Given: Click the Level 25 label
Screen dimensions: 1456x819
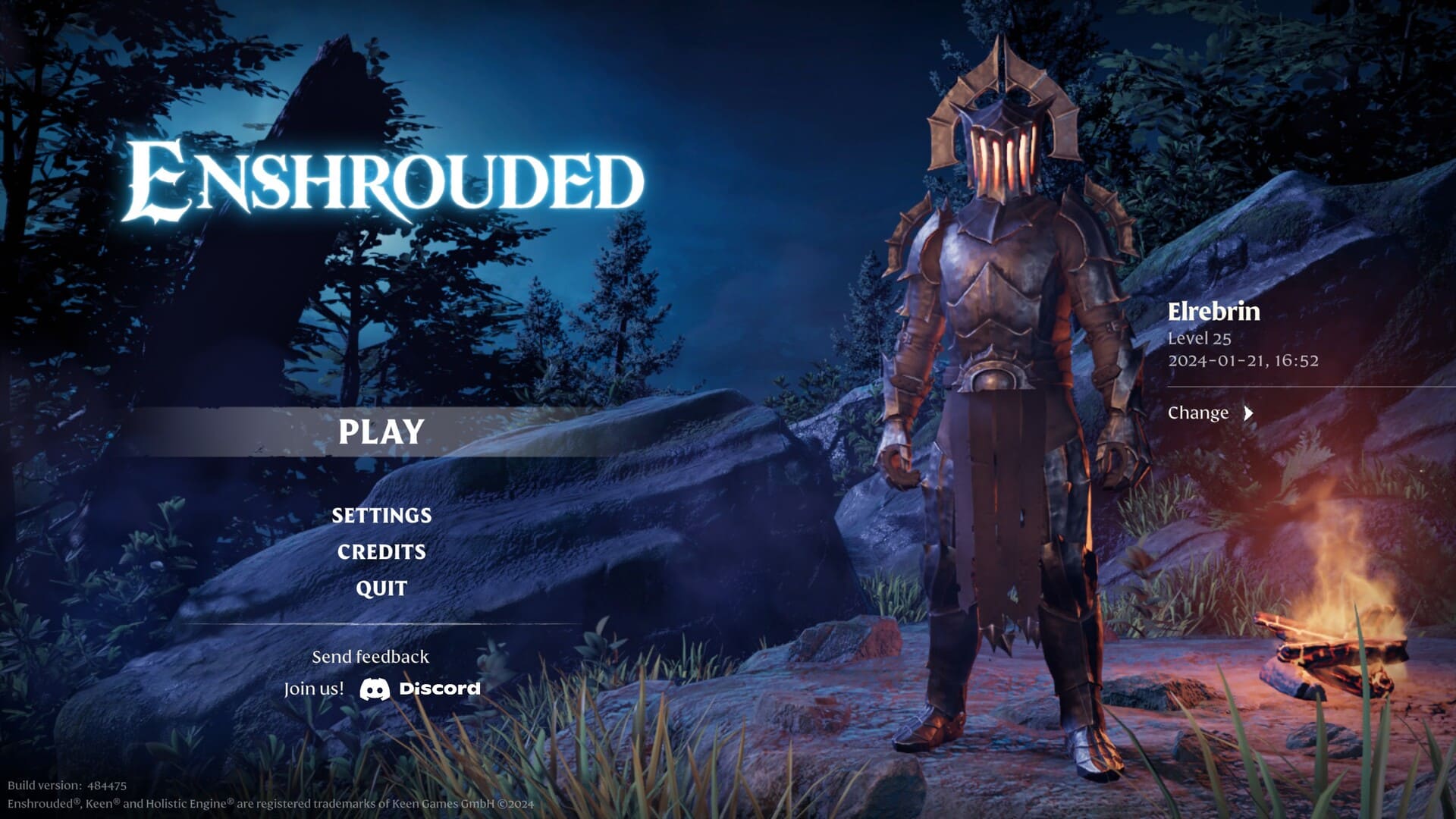Looking at the screenshot, I should pyautogui.click(x=1200, y=341).
